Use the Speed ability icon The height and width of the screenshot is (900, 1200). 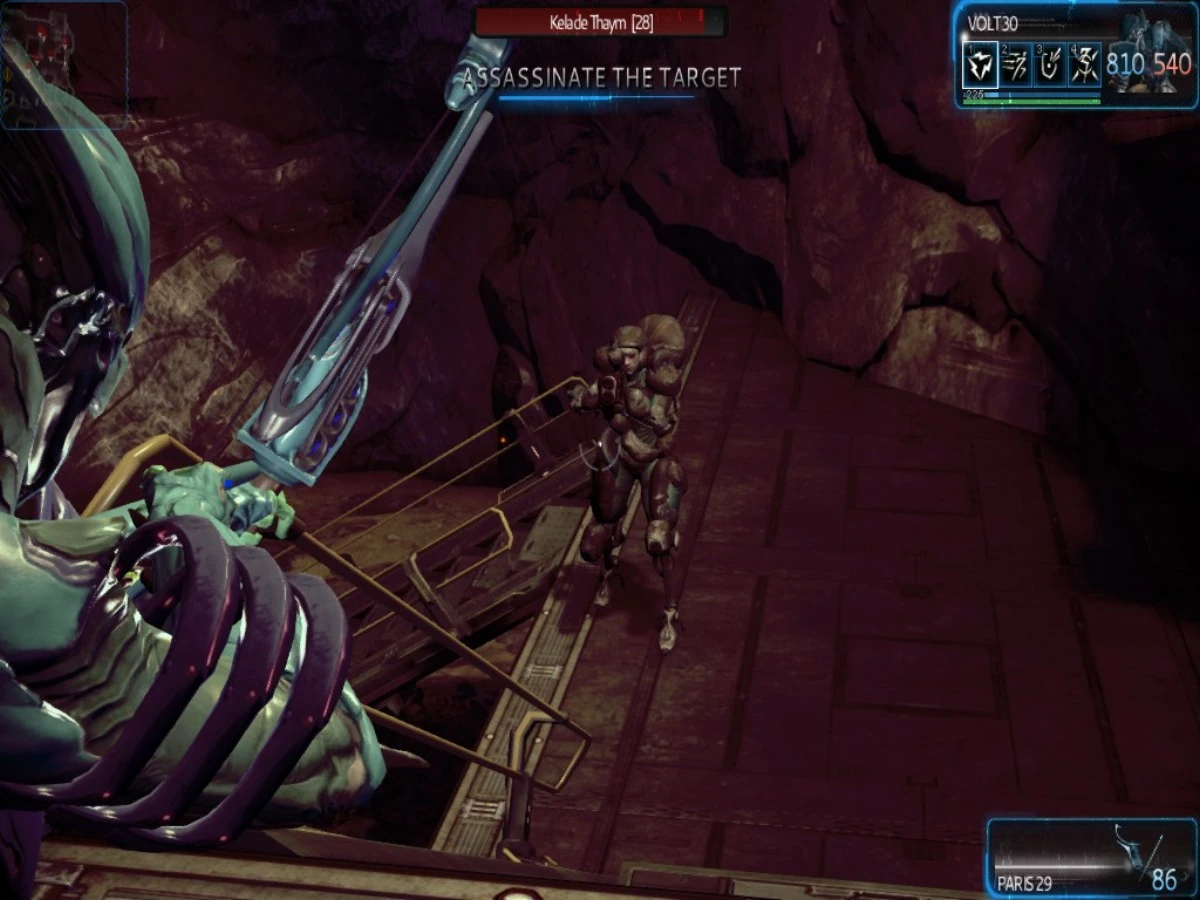pos(1013,67)
